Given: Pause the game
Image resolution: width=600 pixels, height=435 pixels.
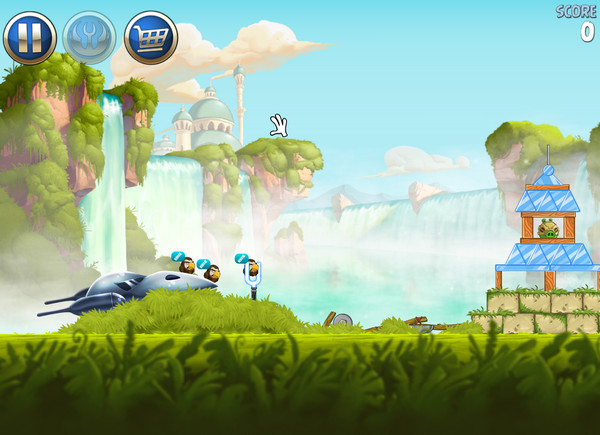Looking at the screenshot, I should point(29,37).
